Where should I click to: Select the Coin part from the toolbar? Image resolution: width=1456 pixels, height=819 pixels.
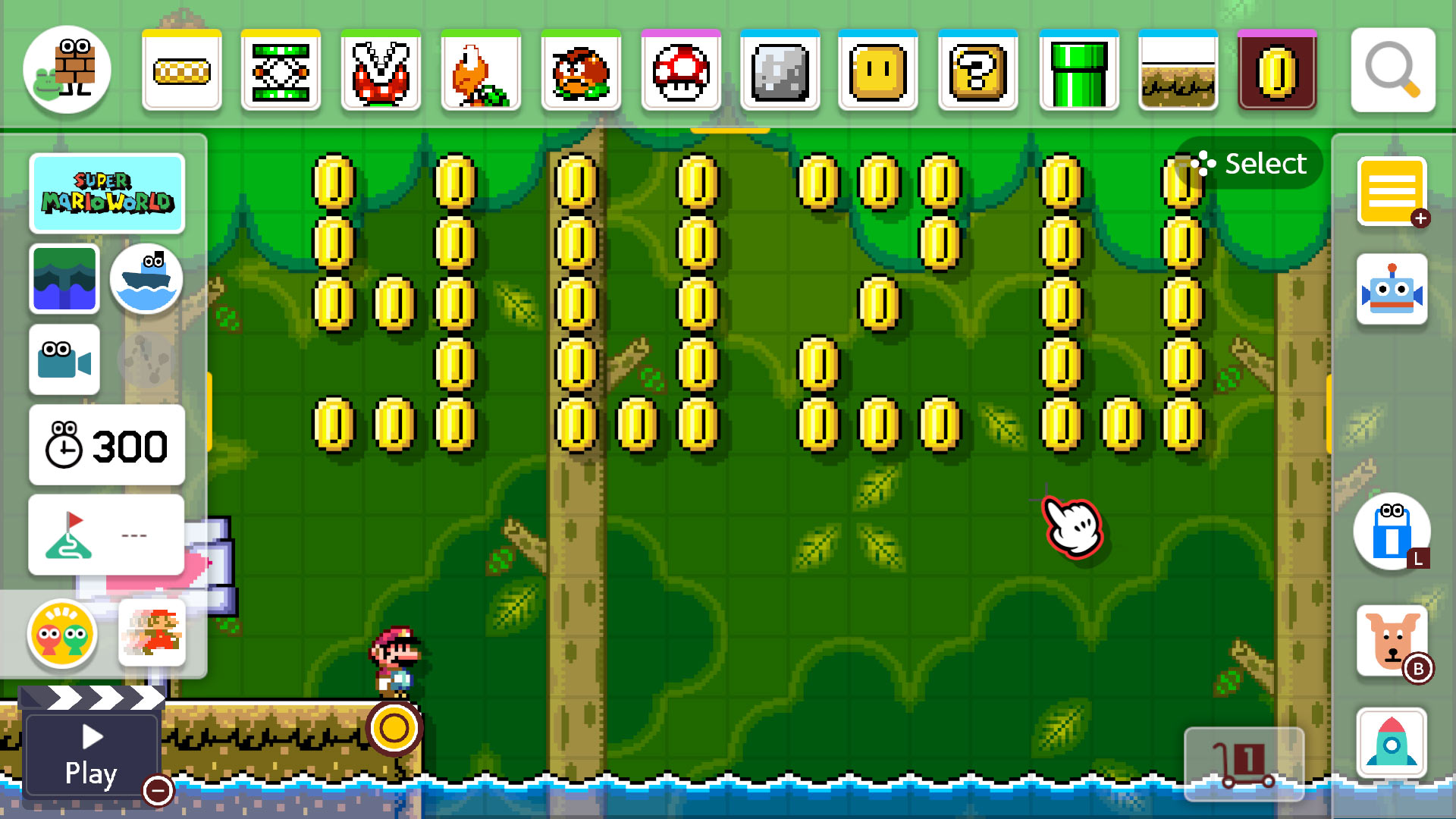pos(1276,71)
